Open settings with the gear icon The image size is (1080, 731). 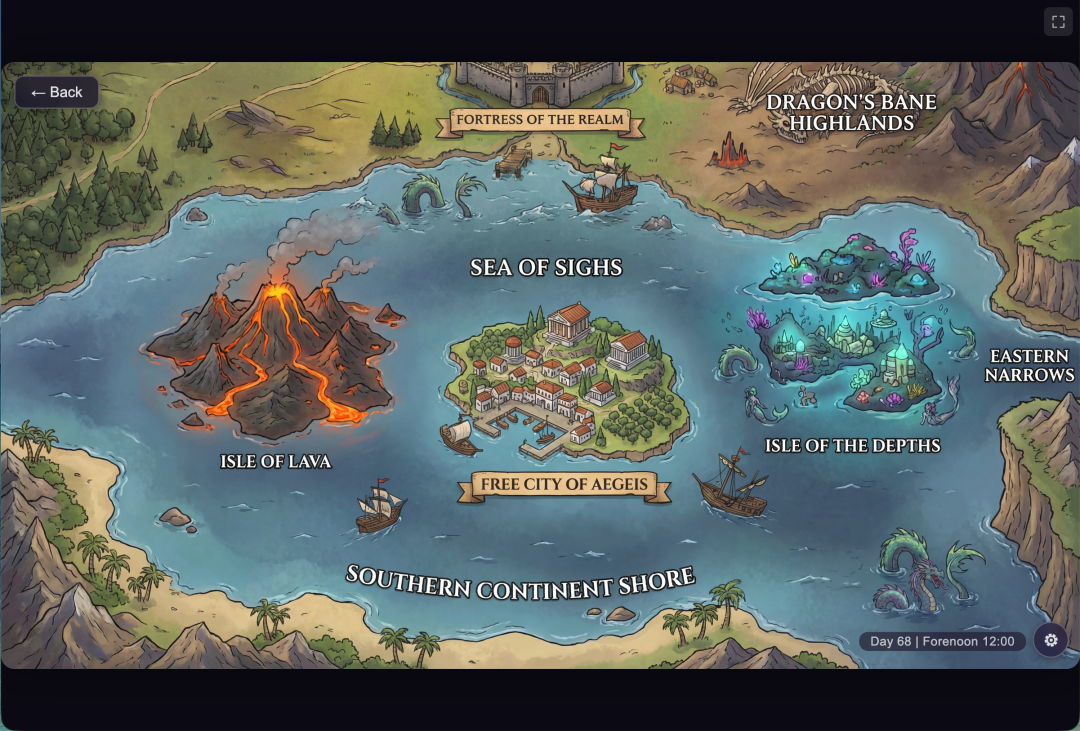1050,640
